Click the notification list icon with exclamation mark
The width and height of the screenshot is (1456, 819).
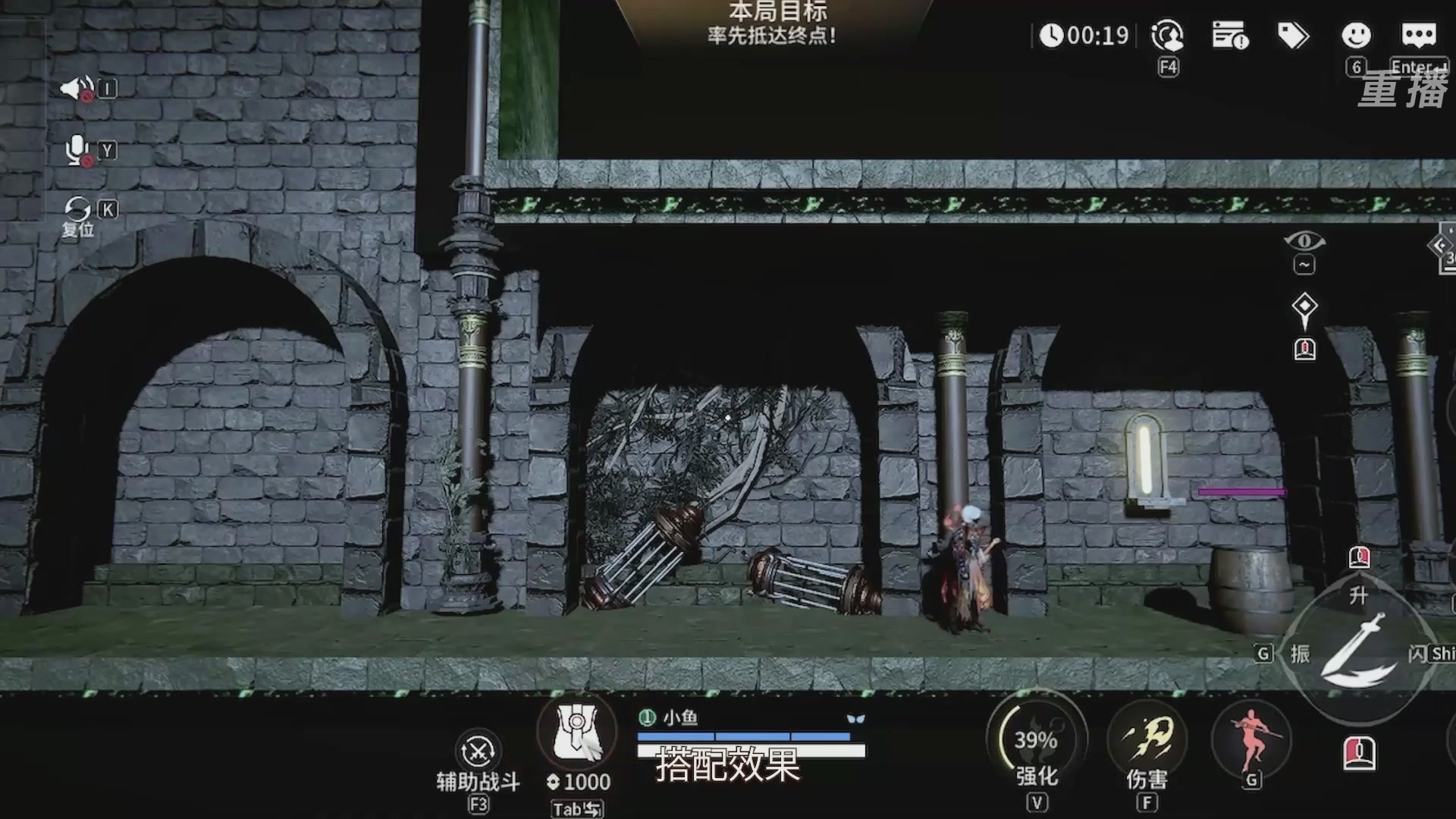pyautogui.click(x=1231, y=35)
